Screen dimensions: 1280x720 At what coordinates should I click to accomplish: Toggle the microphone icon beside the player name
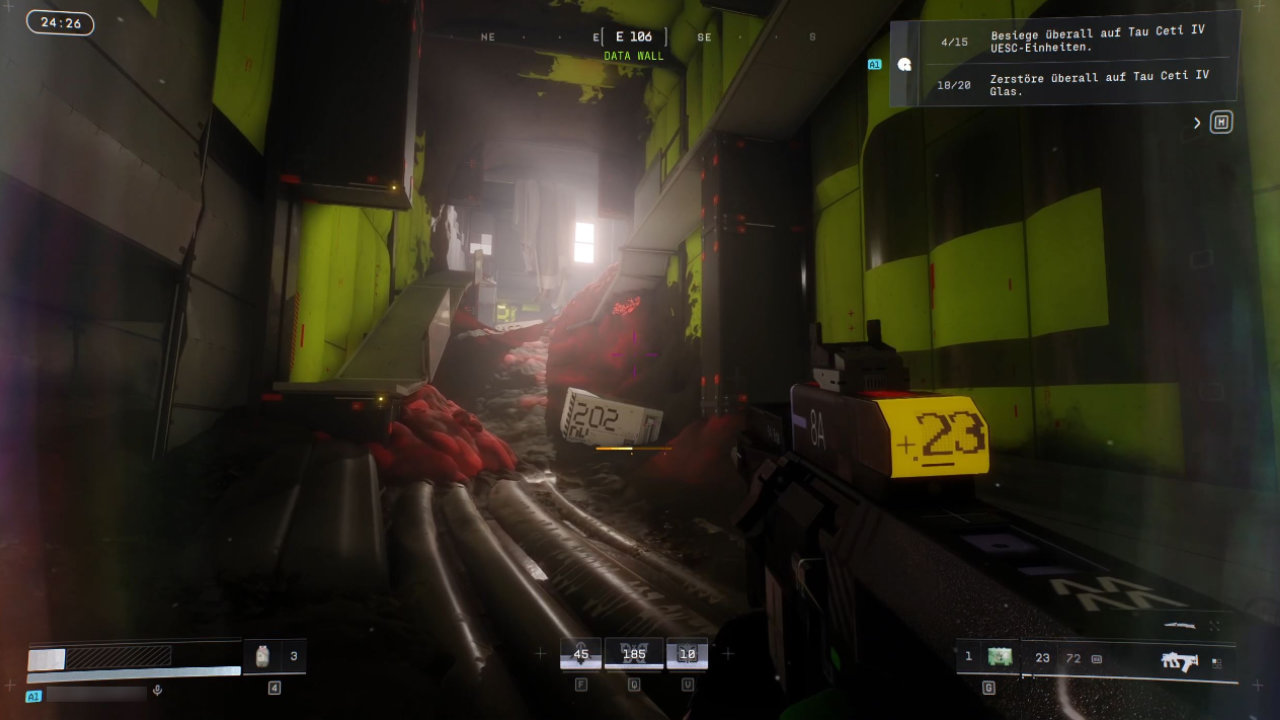tap(157, 690)
